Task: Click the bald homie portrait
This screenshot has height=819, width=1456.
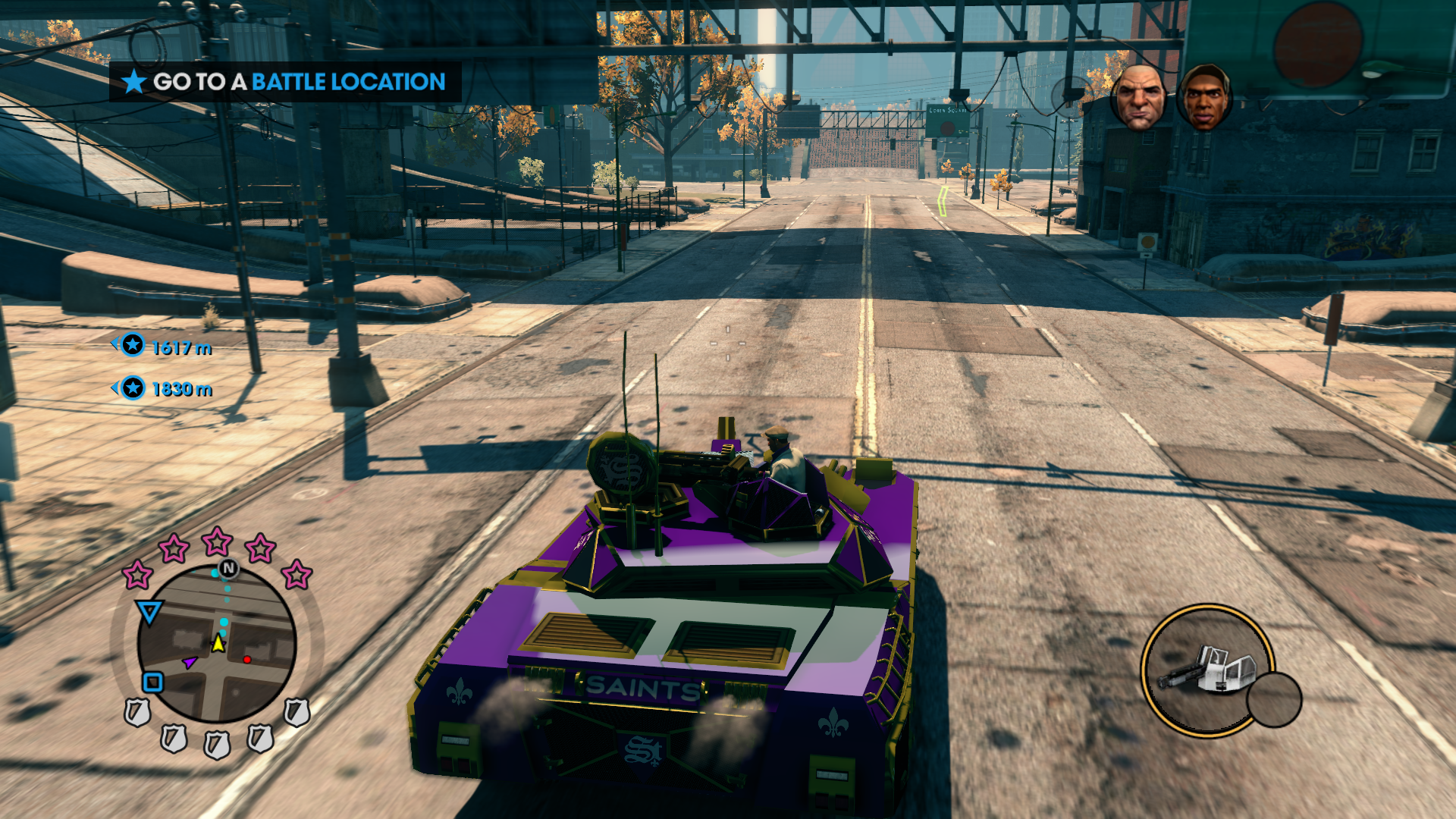Action: tap(1138, 97)
